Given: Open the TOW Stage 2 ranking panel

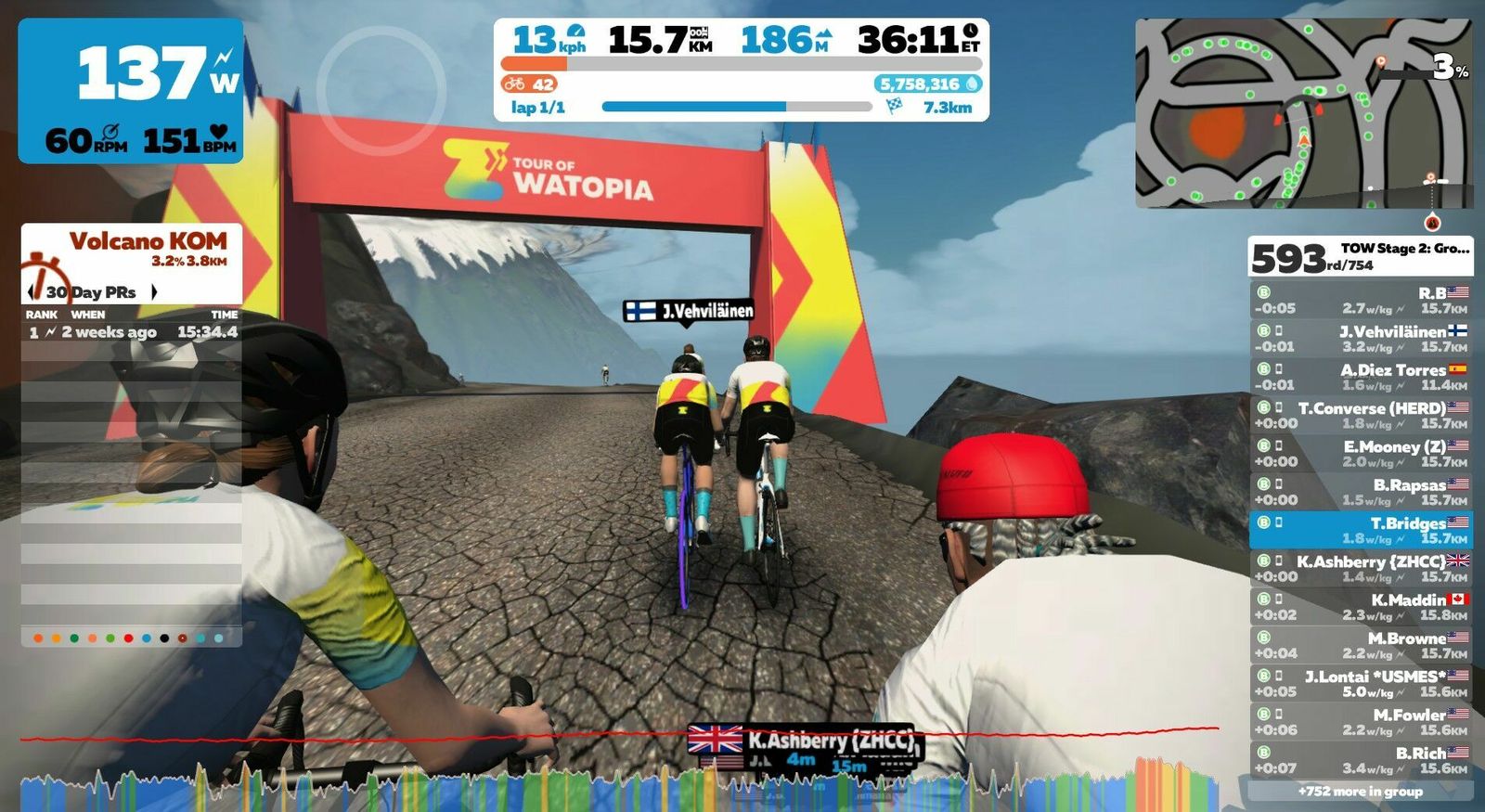Looking at the screenshot, I should [x=1361, y=256].
